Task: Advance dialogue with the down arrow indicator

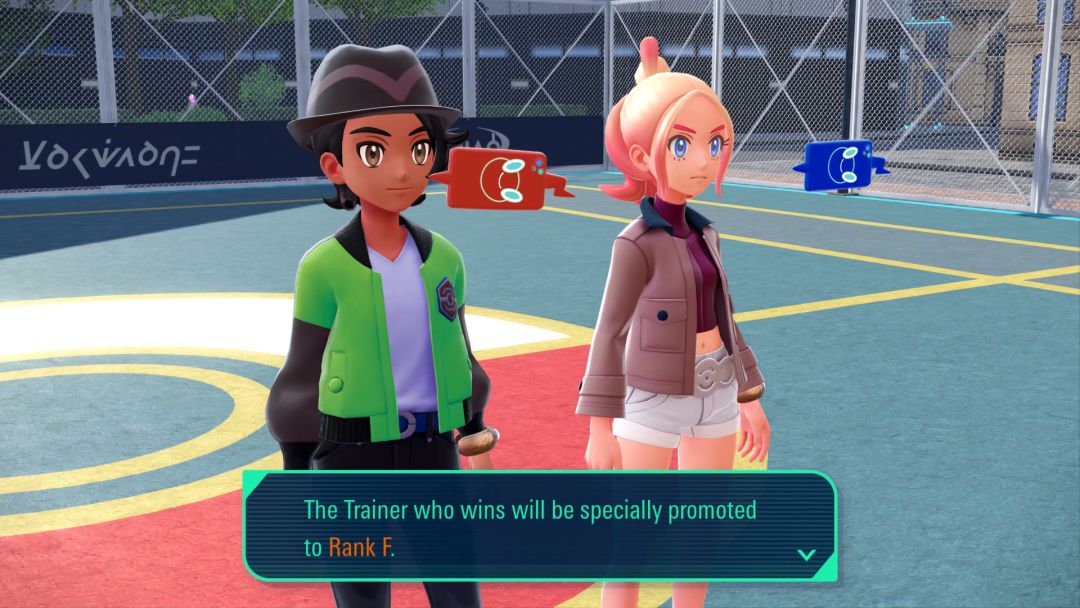Action: (x=805, y=553)
